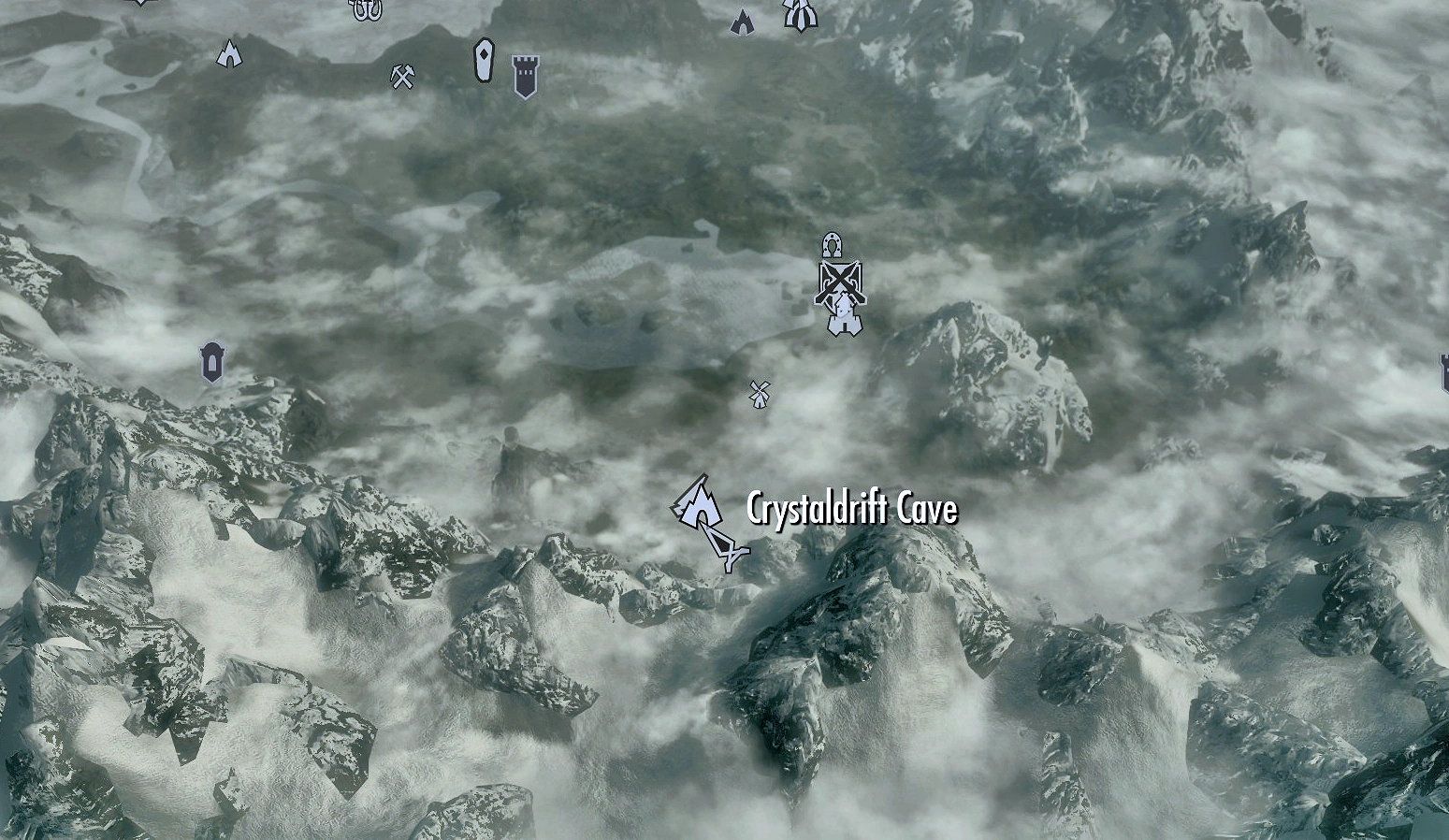This screenshot has width=1449, height=840.
Task: Select the dark tower marker at top
Action: tap(527, 75)
